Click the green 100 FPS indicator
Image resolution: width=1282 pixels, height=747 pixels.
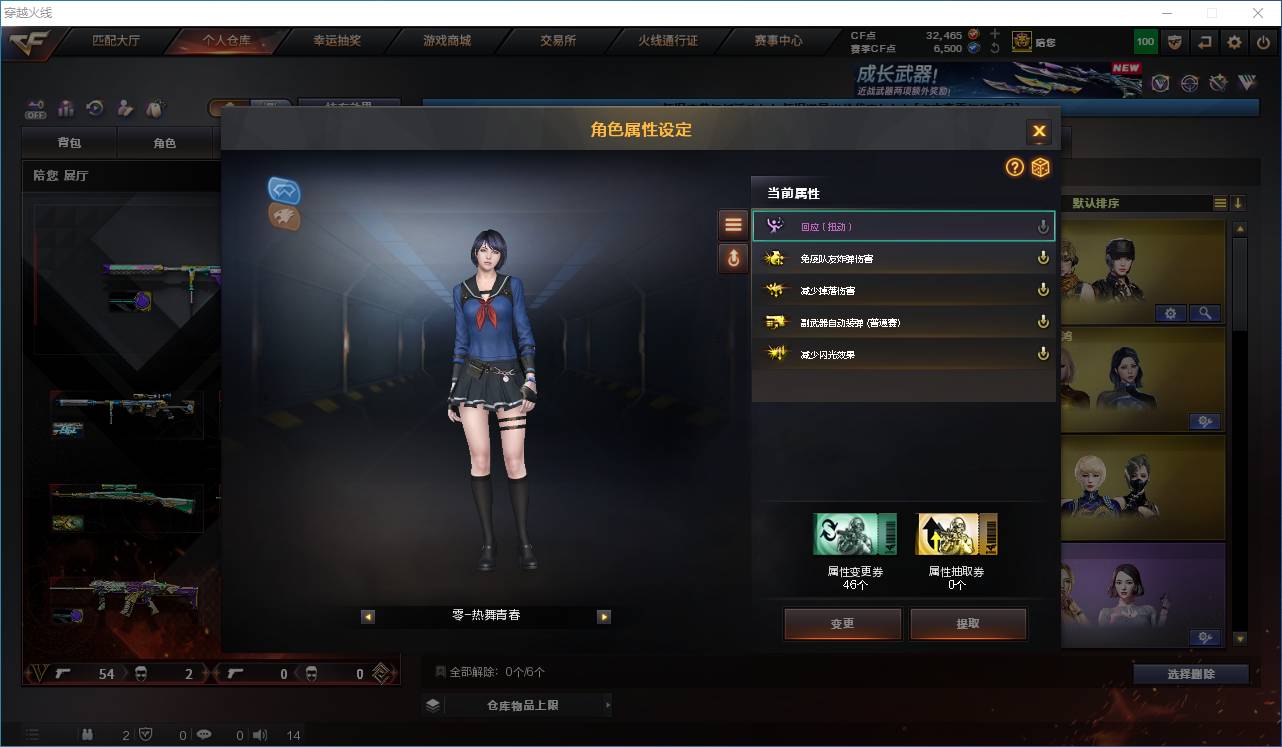[x=1144, y=41]
